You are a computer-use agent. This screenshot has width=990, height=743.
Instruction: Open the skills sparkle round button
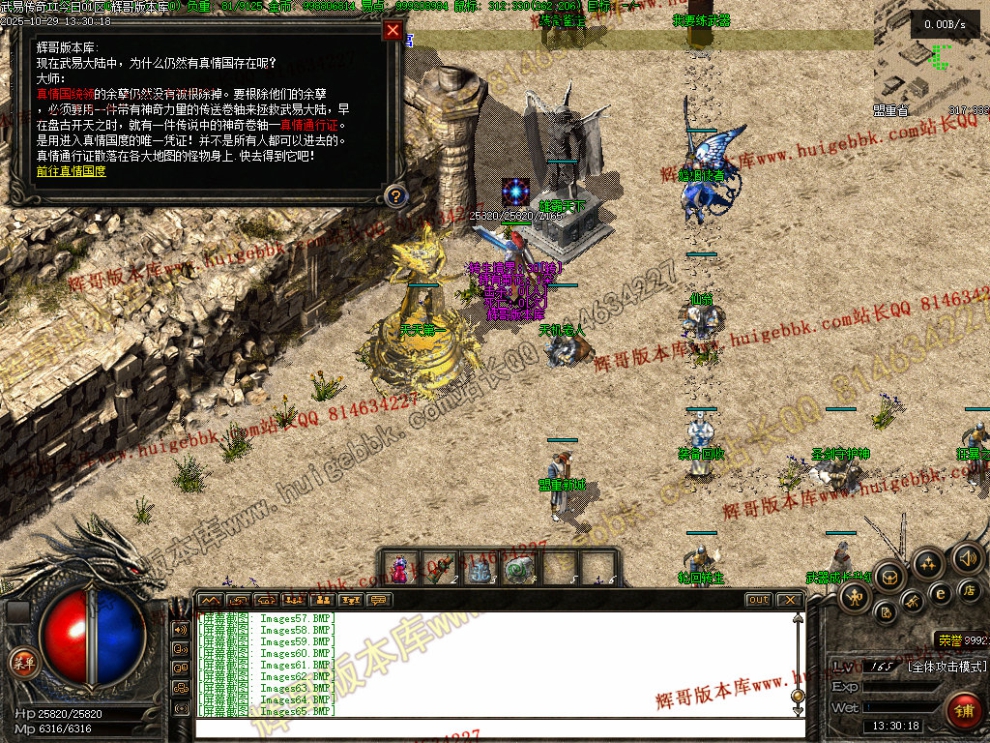928,563
